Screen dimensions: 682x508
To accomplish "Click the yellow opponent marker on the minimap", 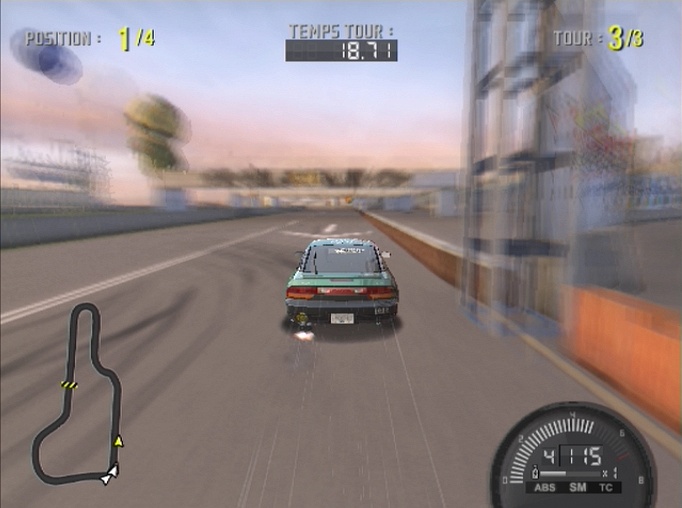I will click(x=118, y=441).
